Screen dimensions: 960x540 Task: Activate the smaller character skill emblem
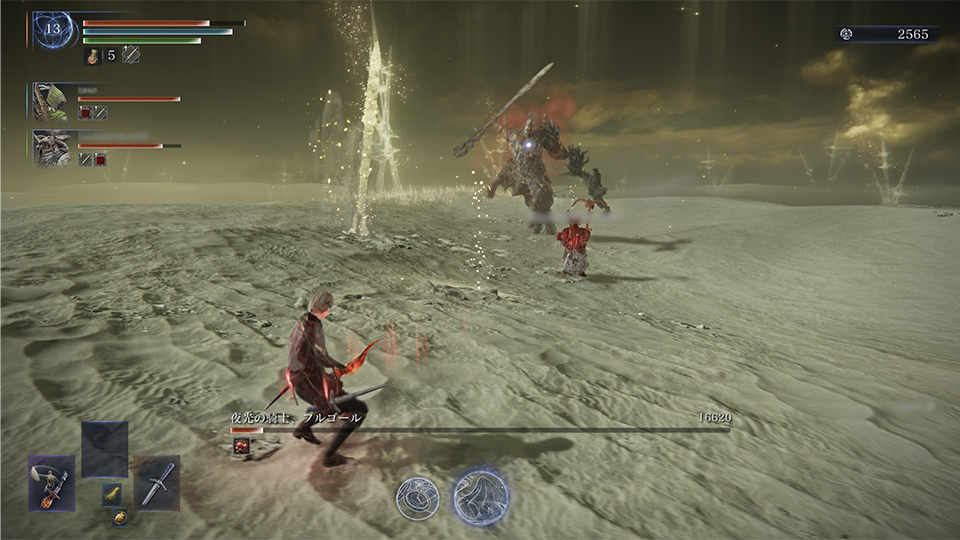(417, 498)
